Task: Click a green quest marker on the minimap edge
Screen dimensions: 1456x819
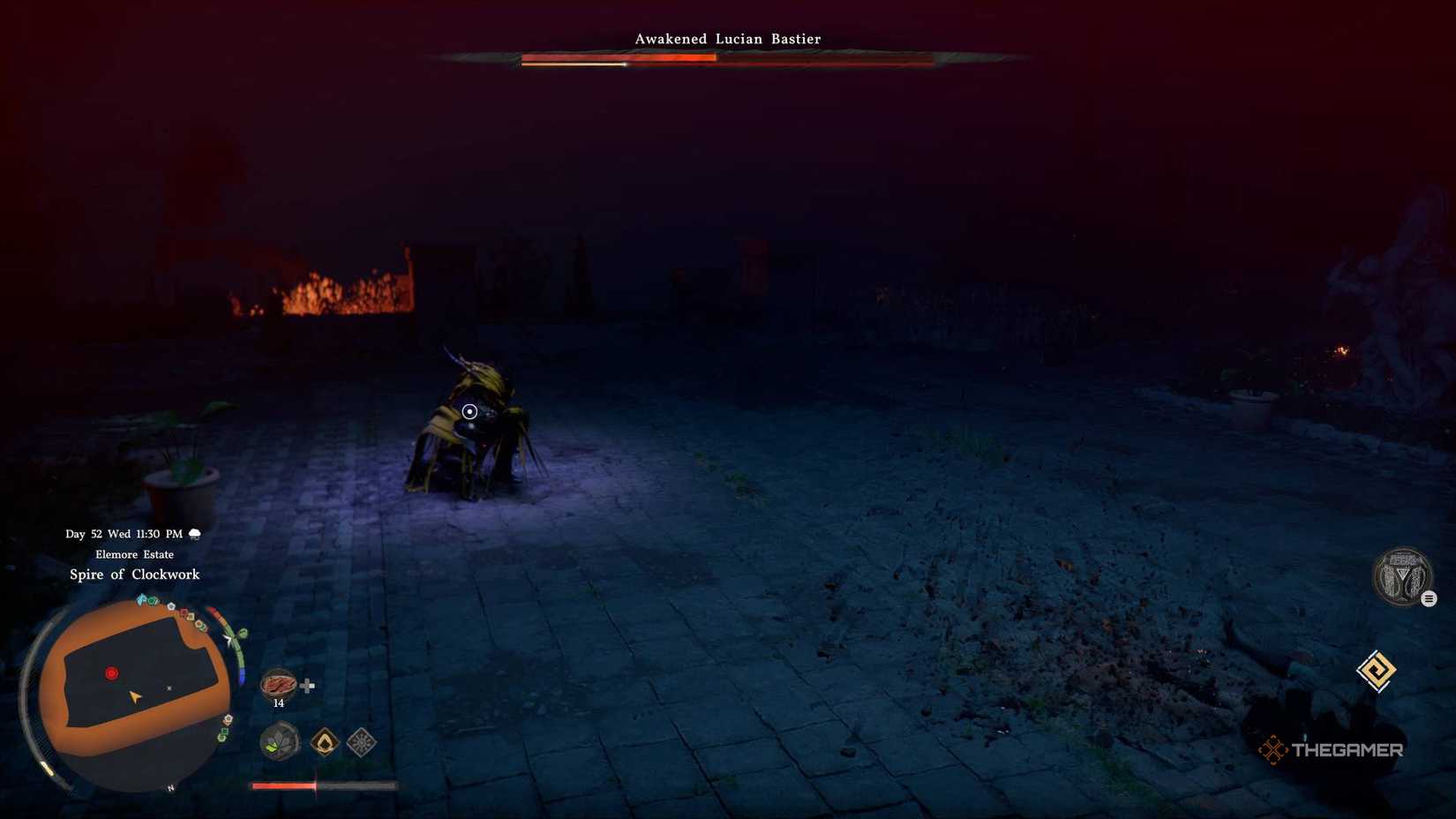Action: pyautogui.click(x=152, y=599)
